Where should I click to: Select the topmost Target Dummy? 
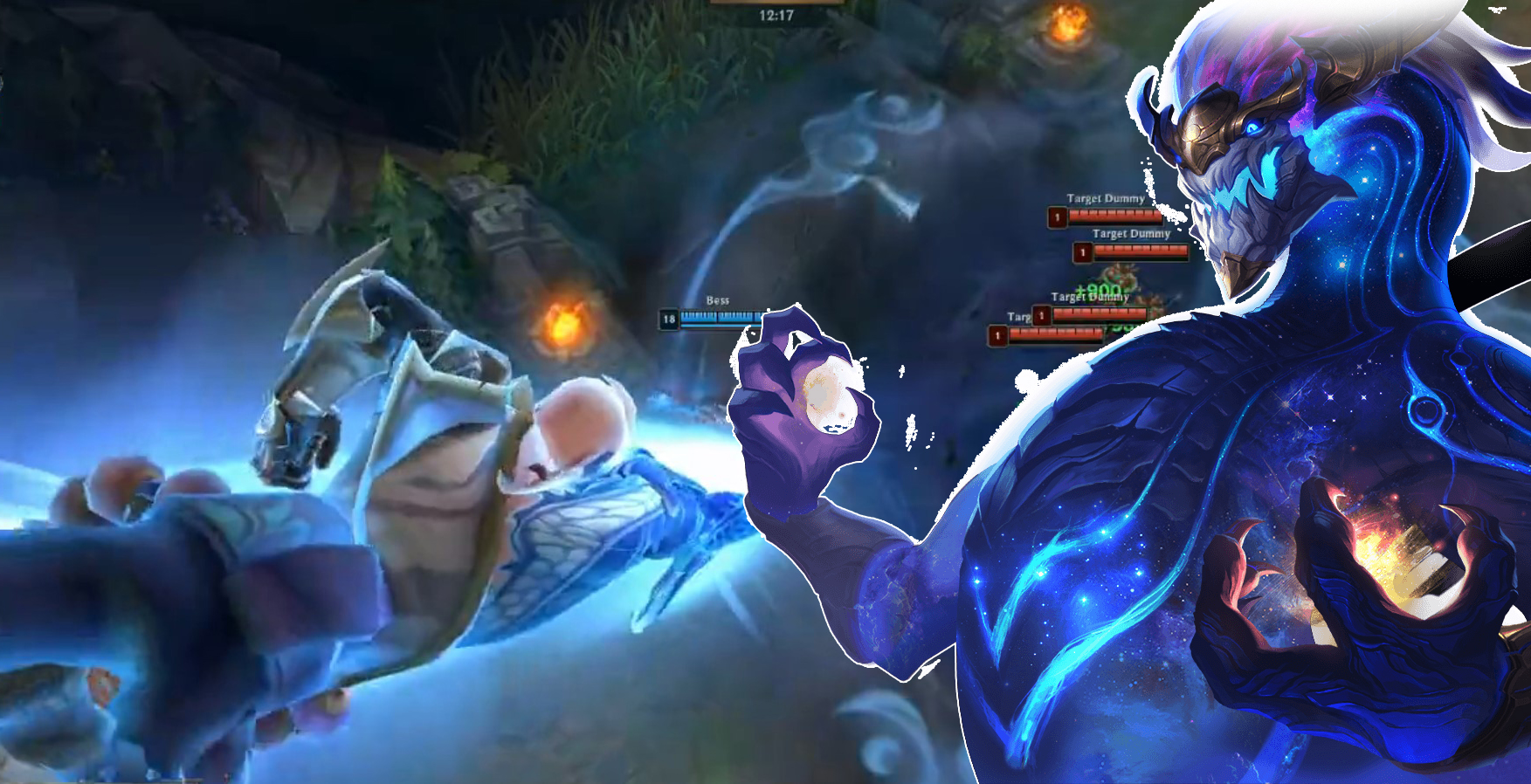[x=1106, y=199]
